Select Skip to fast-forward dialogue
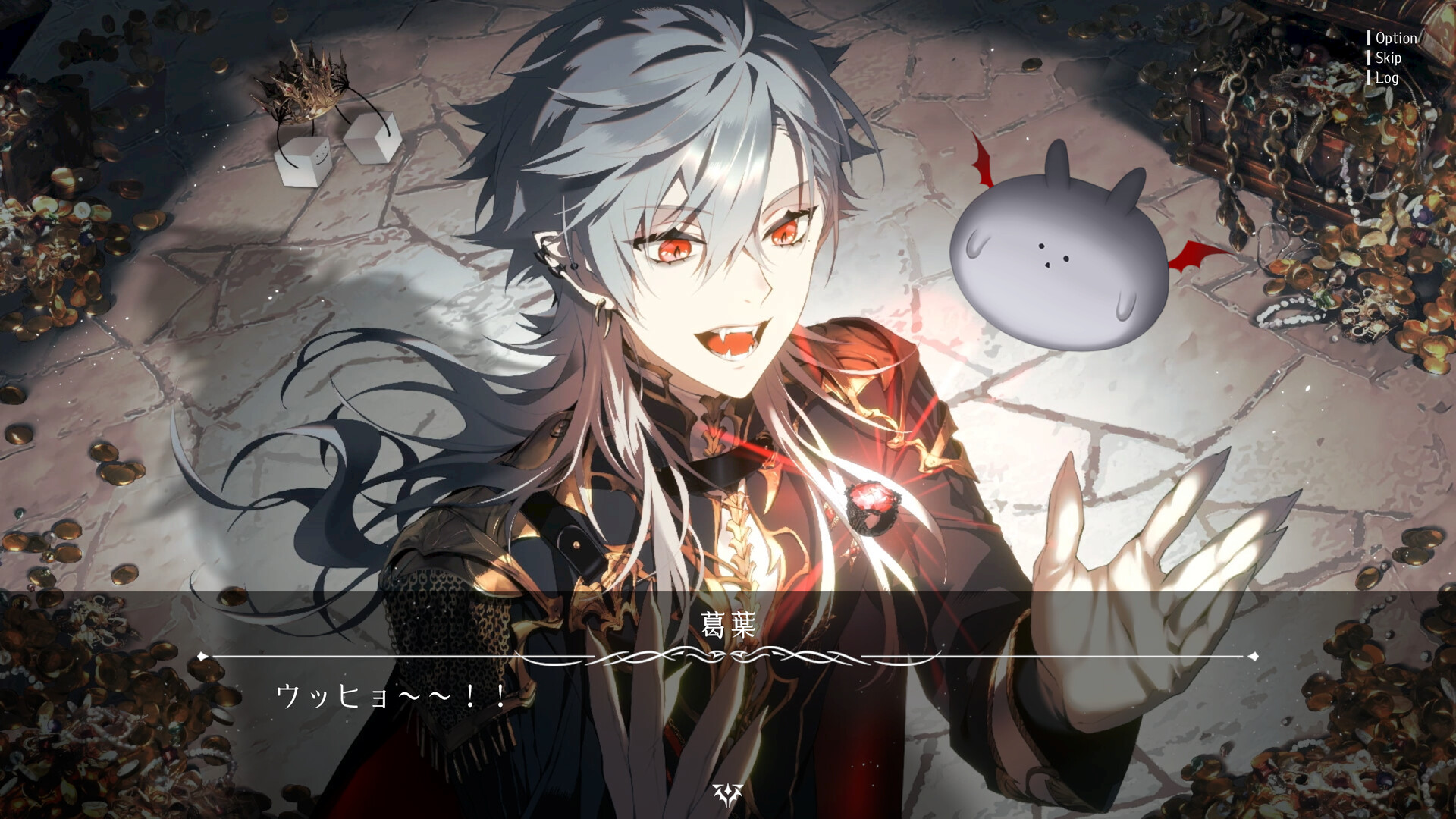 1388,58
